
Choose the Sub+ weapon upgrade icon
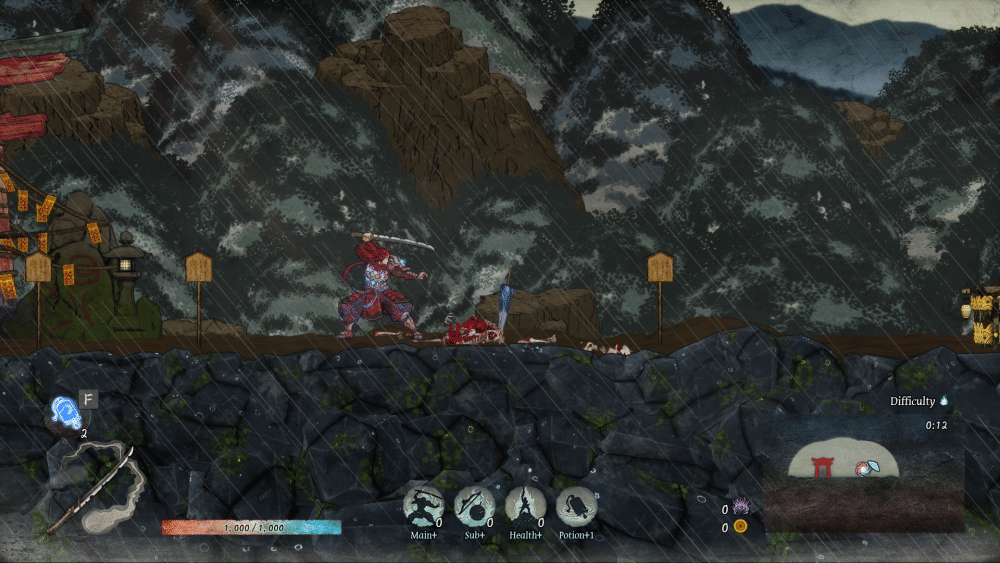coord(474,507)
